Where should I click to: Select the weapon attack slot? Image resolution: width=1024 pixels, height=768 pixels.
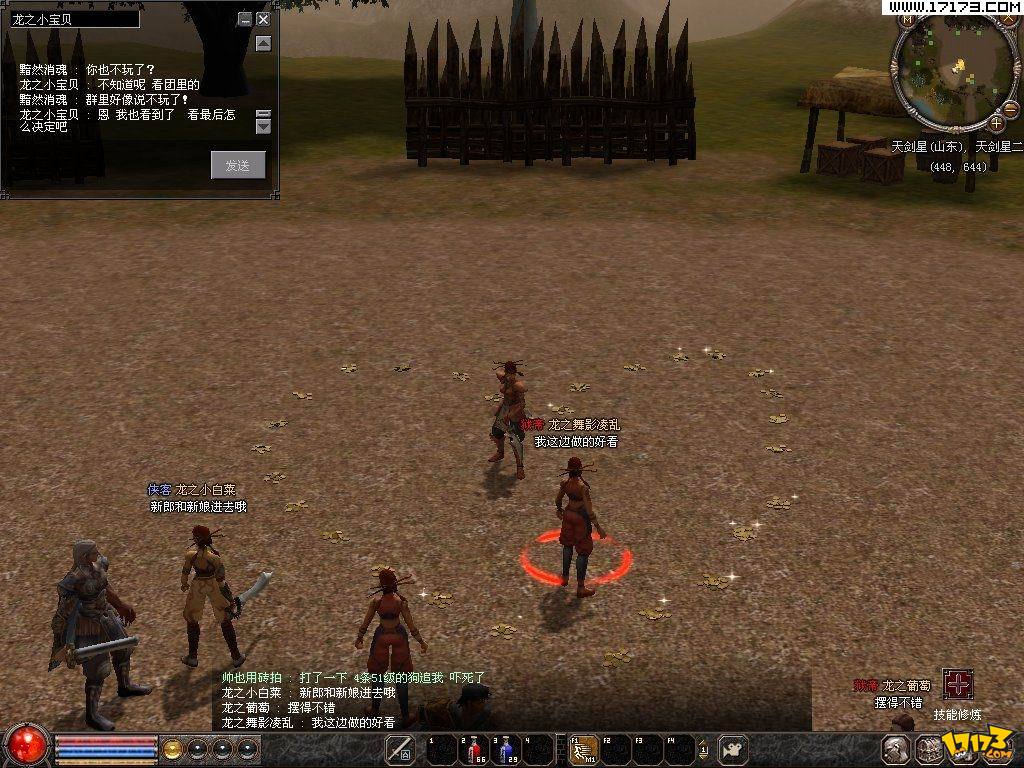(x=400, y=749)
